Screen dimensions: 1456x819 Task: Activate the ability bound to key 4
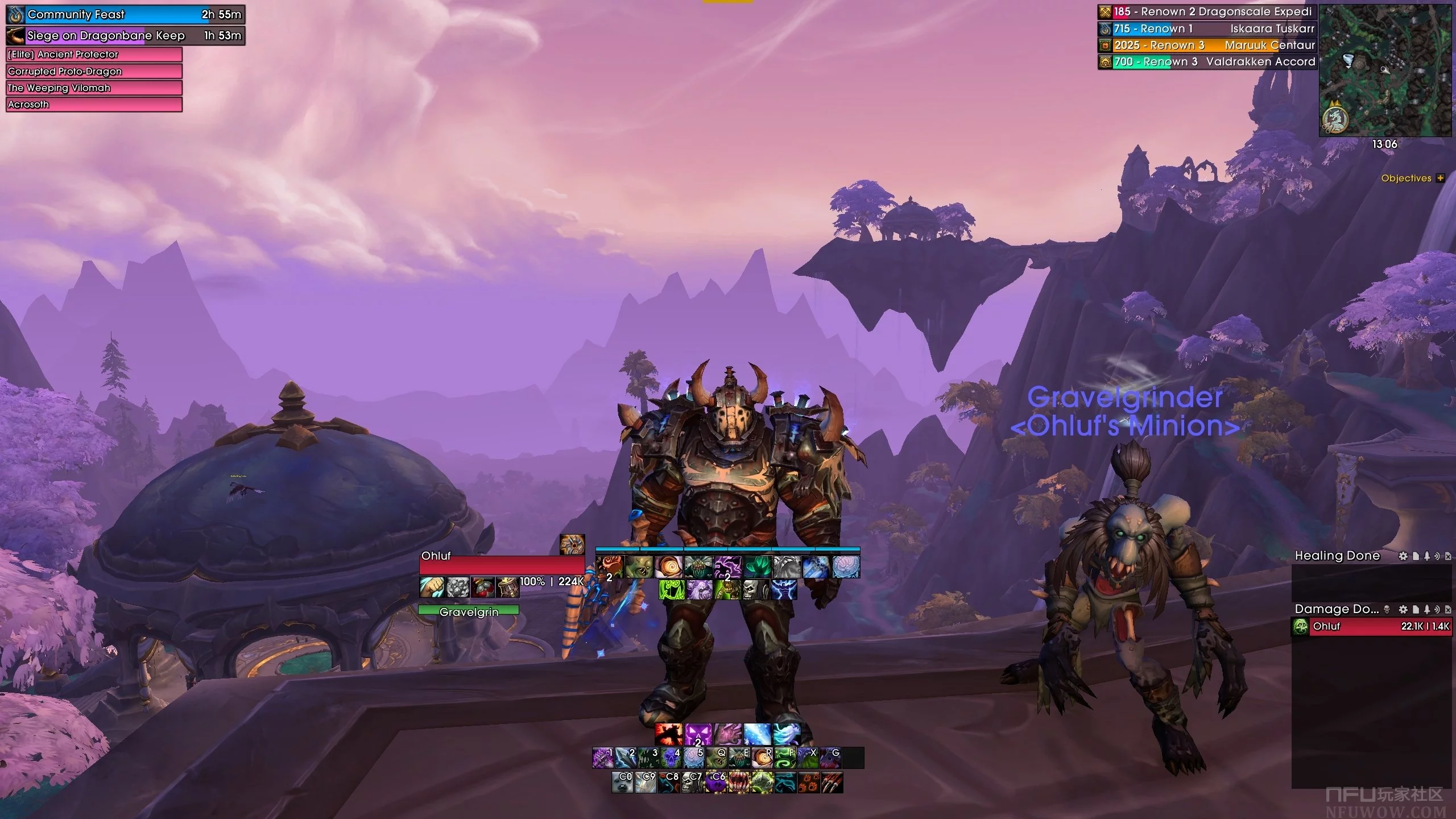point(671,758)
